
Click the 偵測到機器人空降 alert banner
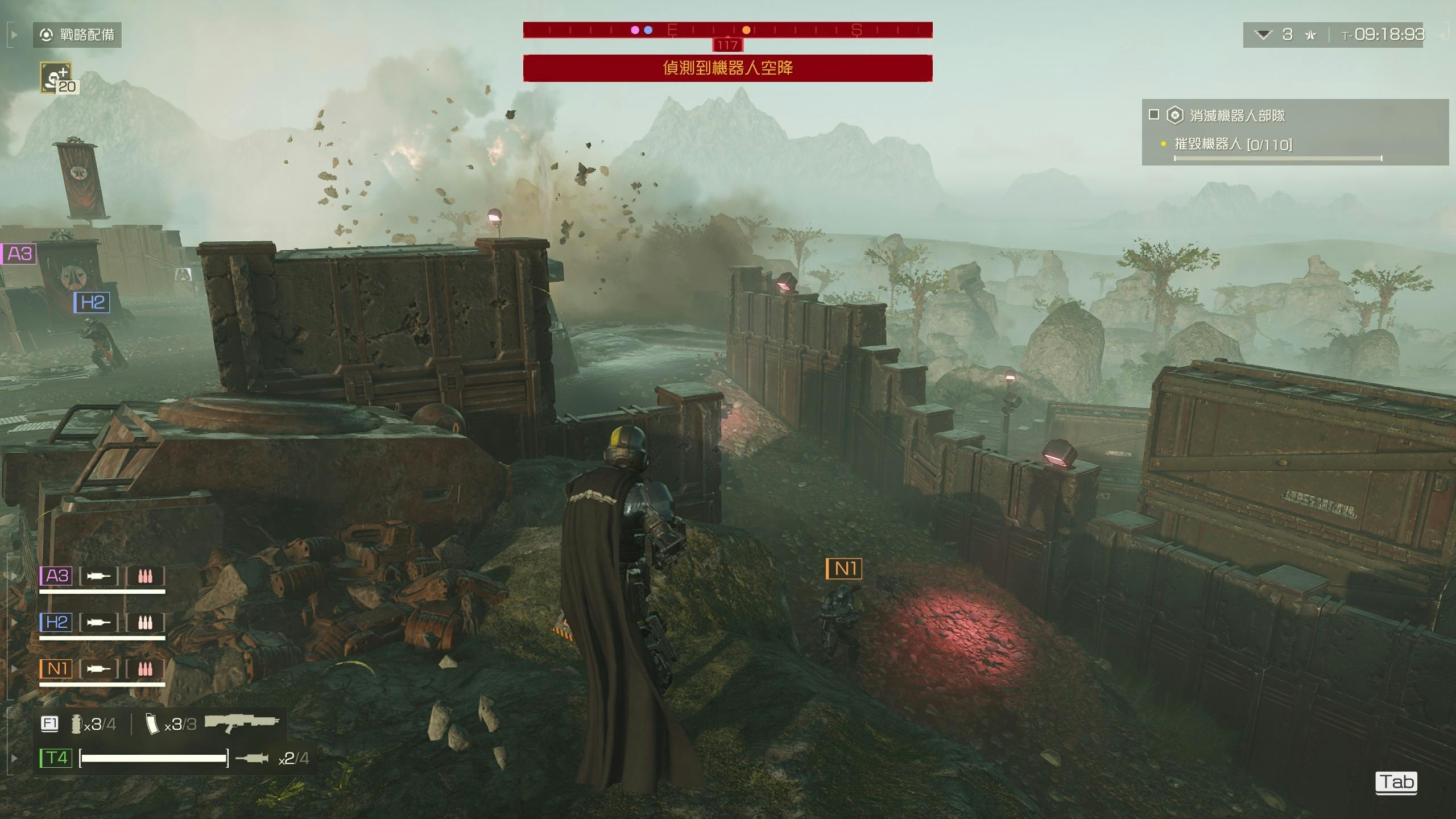point(727,68)
